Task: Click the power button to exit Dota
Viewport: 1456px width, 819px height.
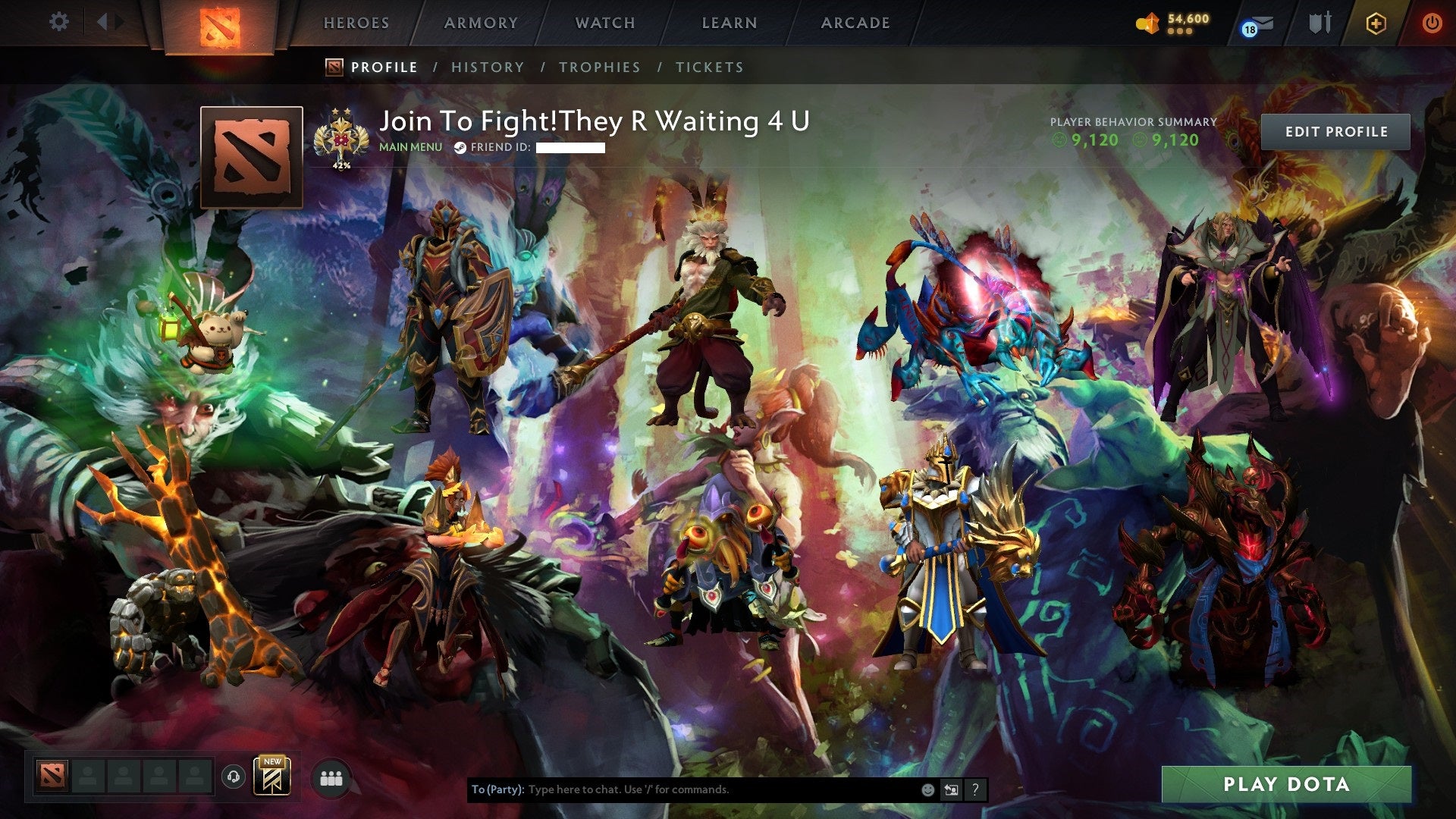Action: pos(1433,23)
